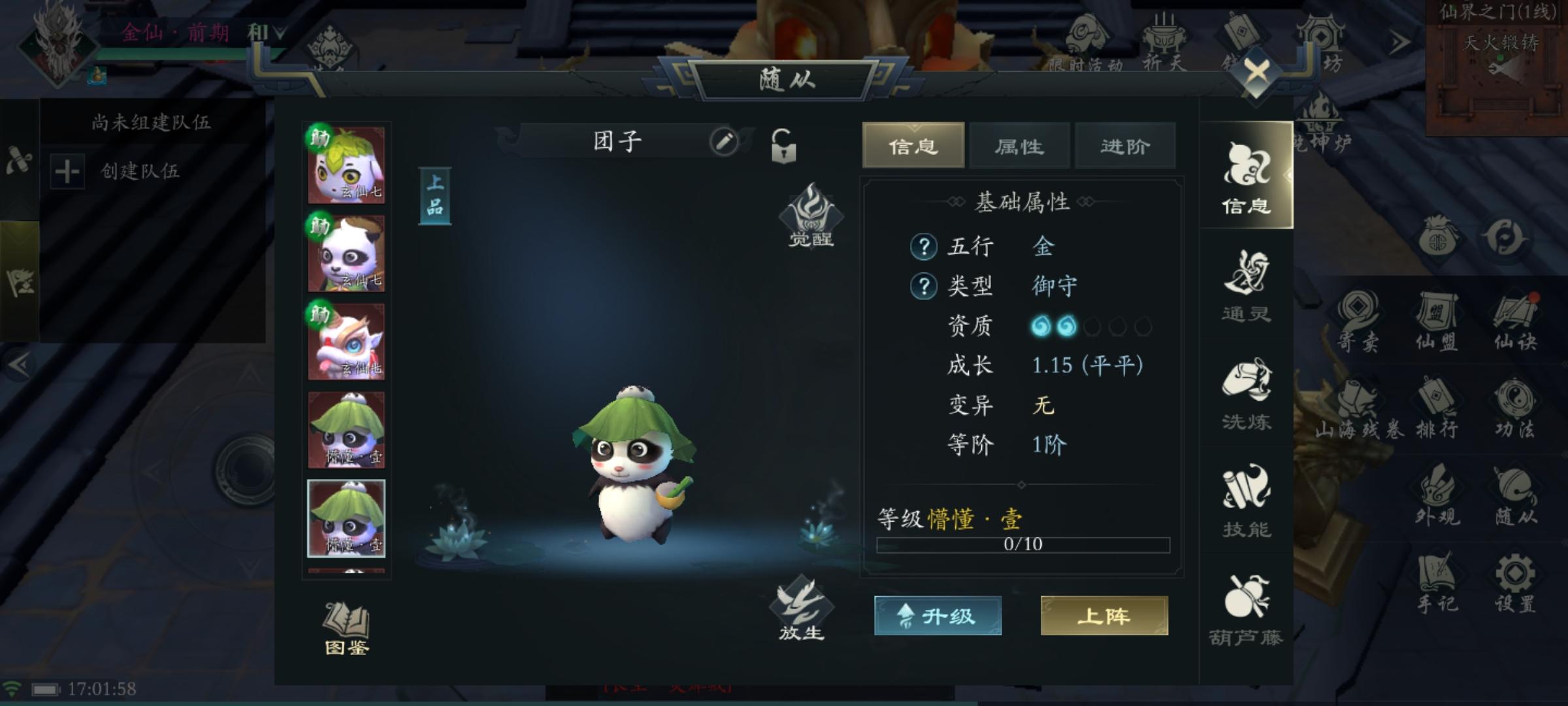
Task: Switch to the 进阶 tab
Action: (1125, 146)
